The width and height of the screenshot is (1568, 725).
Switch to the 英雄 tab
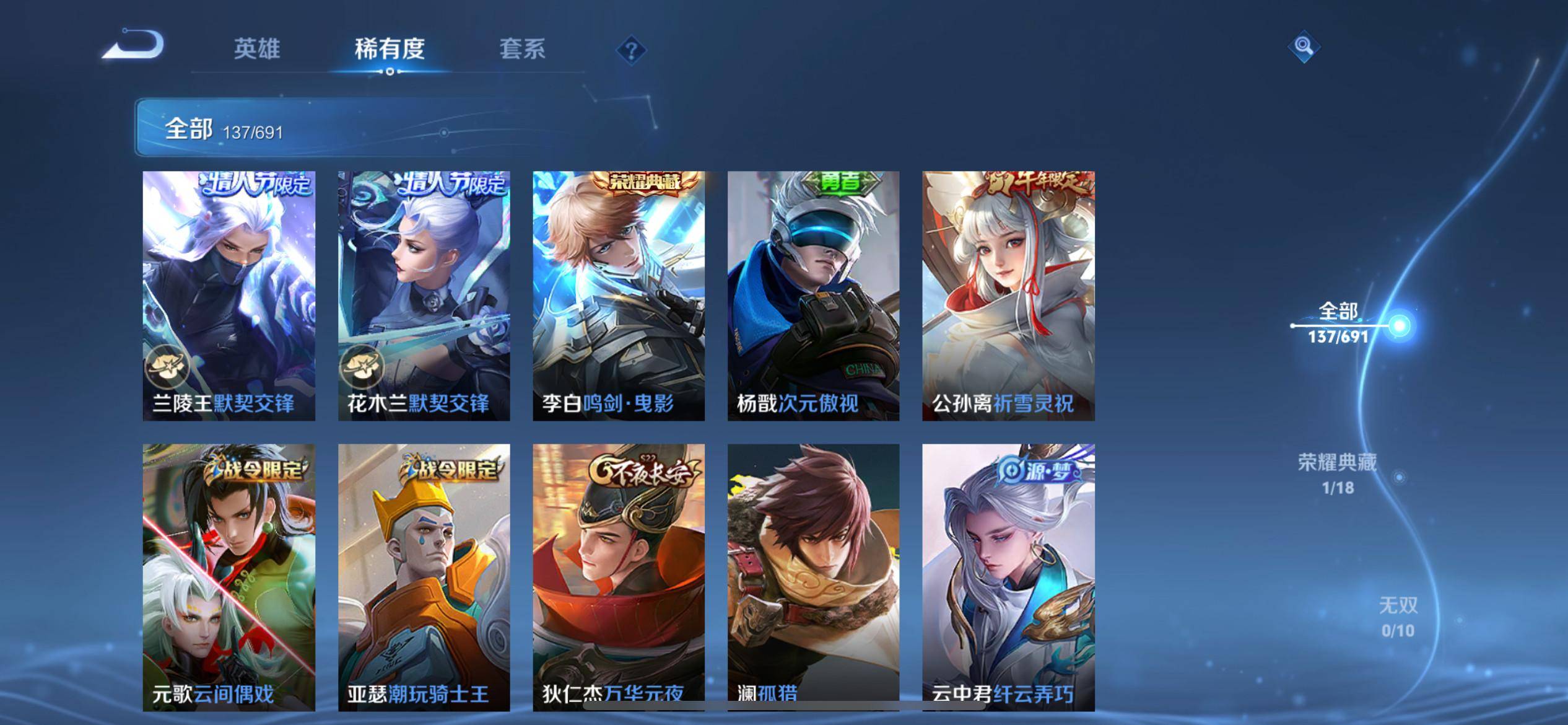click(x=257, y=49)
